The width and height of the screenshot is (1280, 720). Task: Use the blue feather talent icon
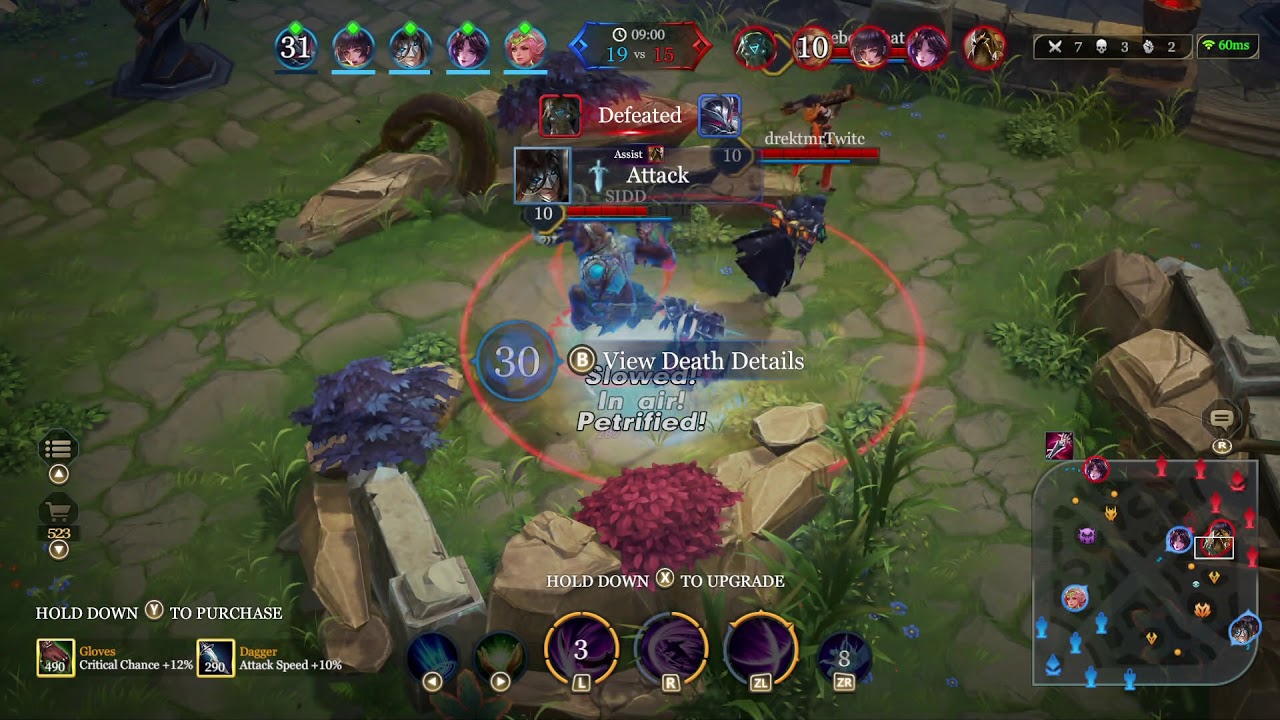(433, 655)
